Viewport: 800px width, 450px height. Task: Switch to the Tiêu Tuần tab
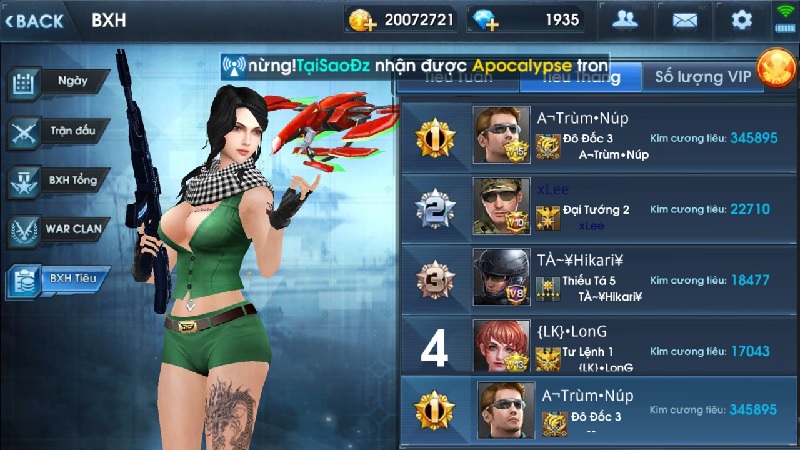pos(458,76)
